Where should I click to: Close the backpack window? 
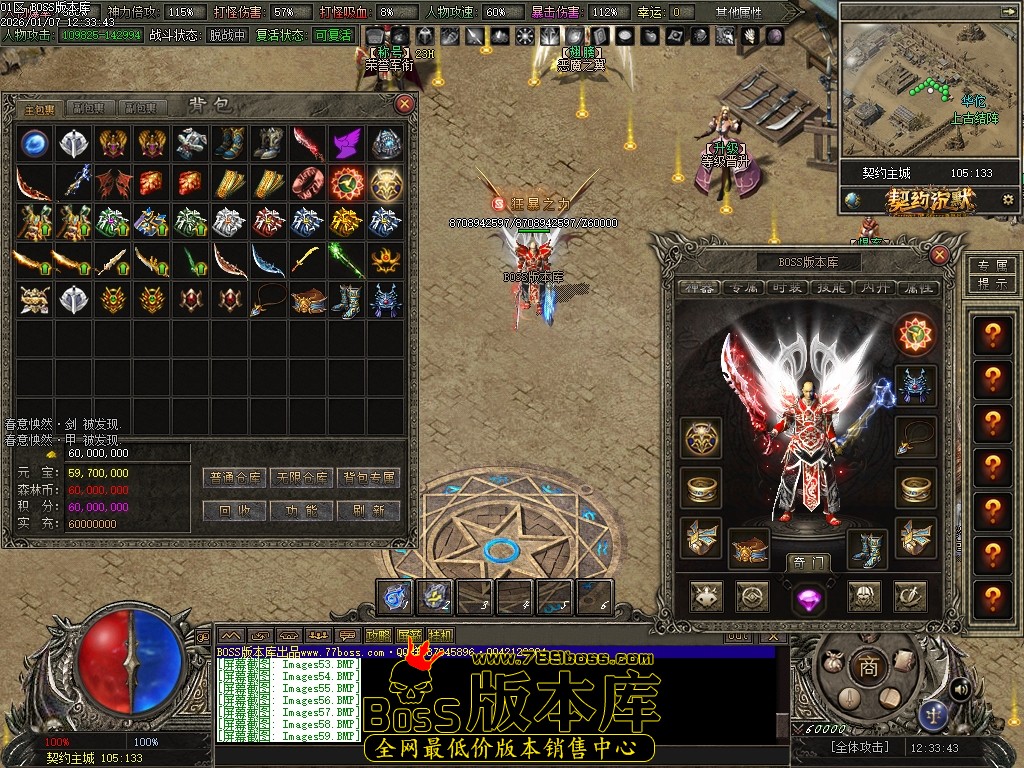click(405, 103)
